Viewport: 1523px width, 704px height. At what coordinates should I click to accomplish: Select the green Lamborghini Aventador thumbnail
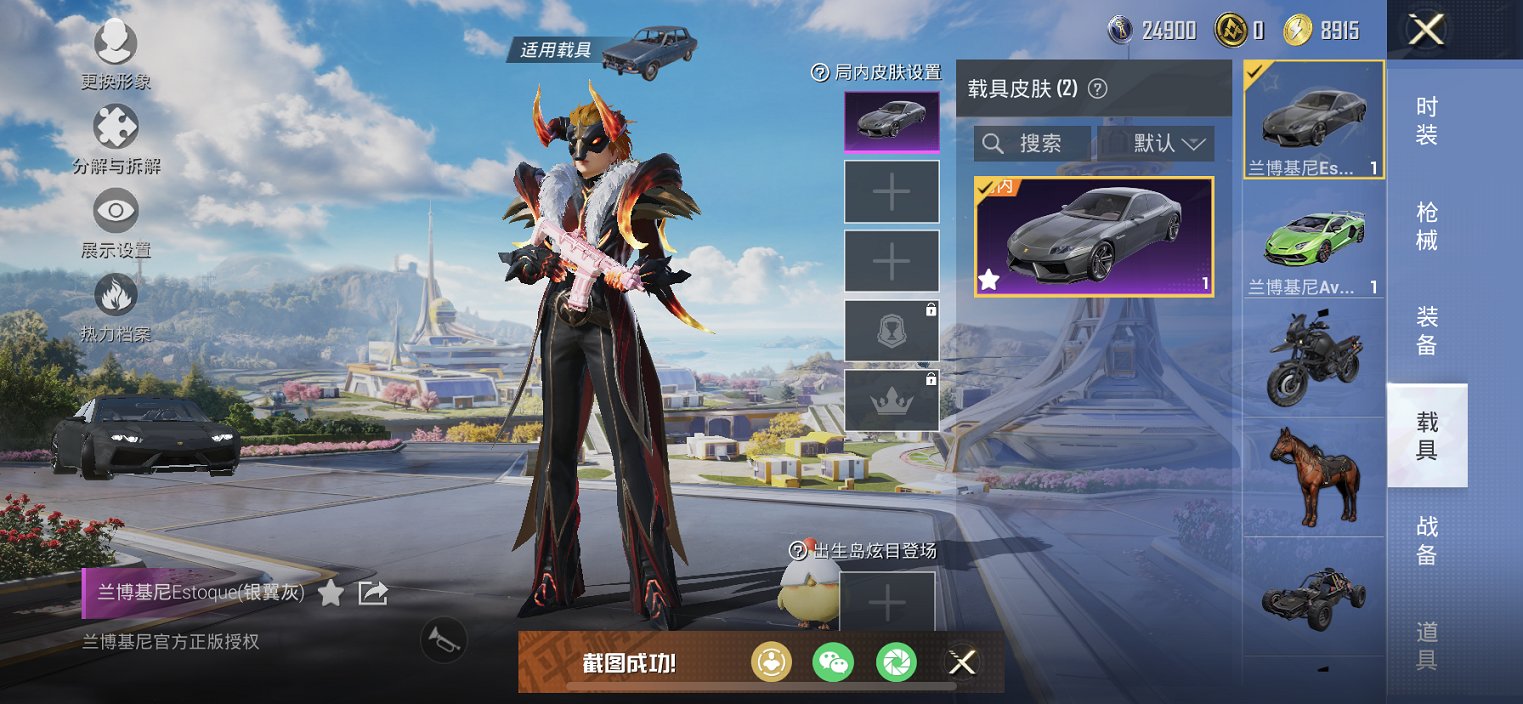[1313, 241]
